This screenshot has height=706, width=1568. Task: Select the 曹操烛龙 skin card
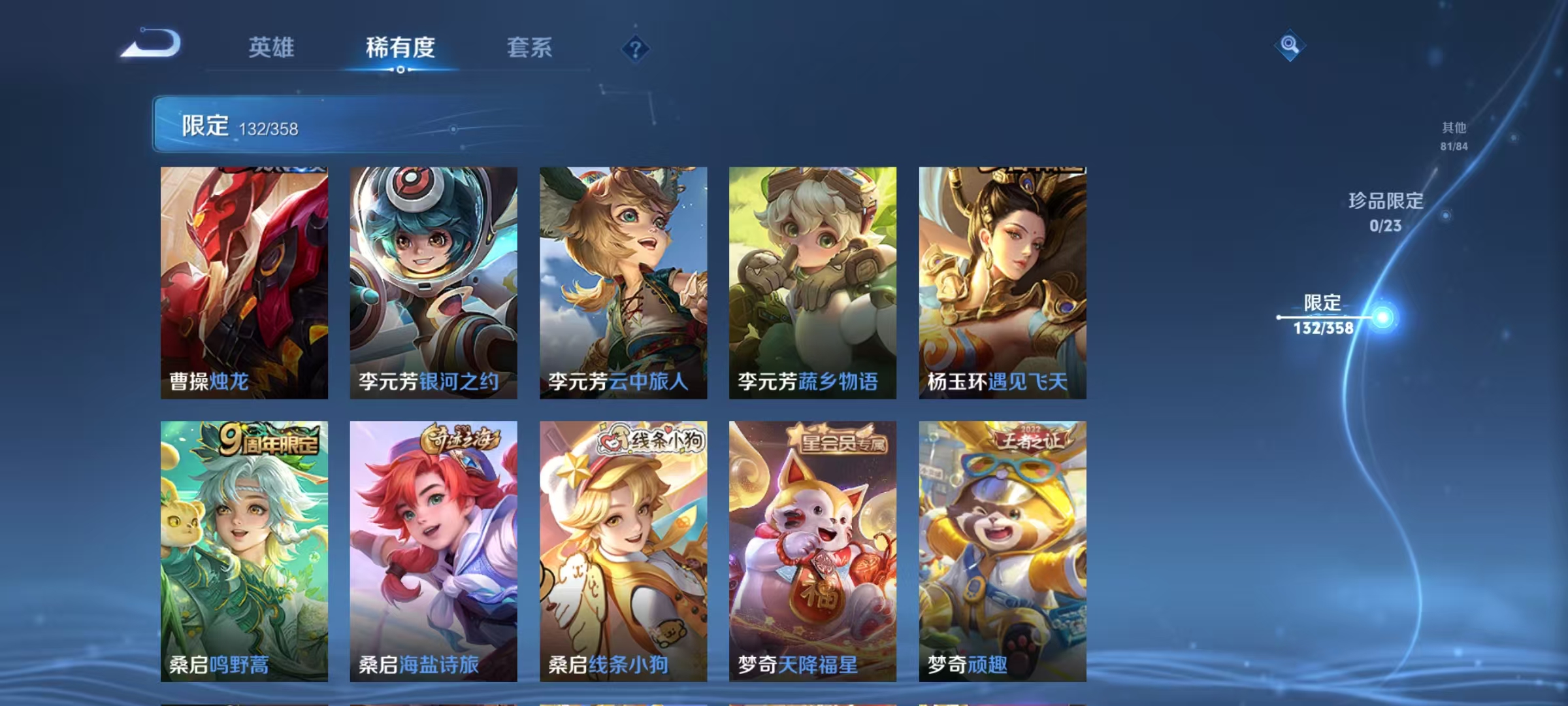[x=244, y=281]
